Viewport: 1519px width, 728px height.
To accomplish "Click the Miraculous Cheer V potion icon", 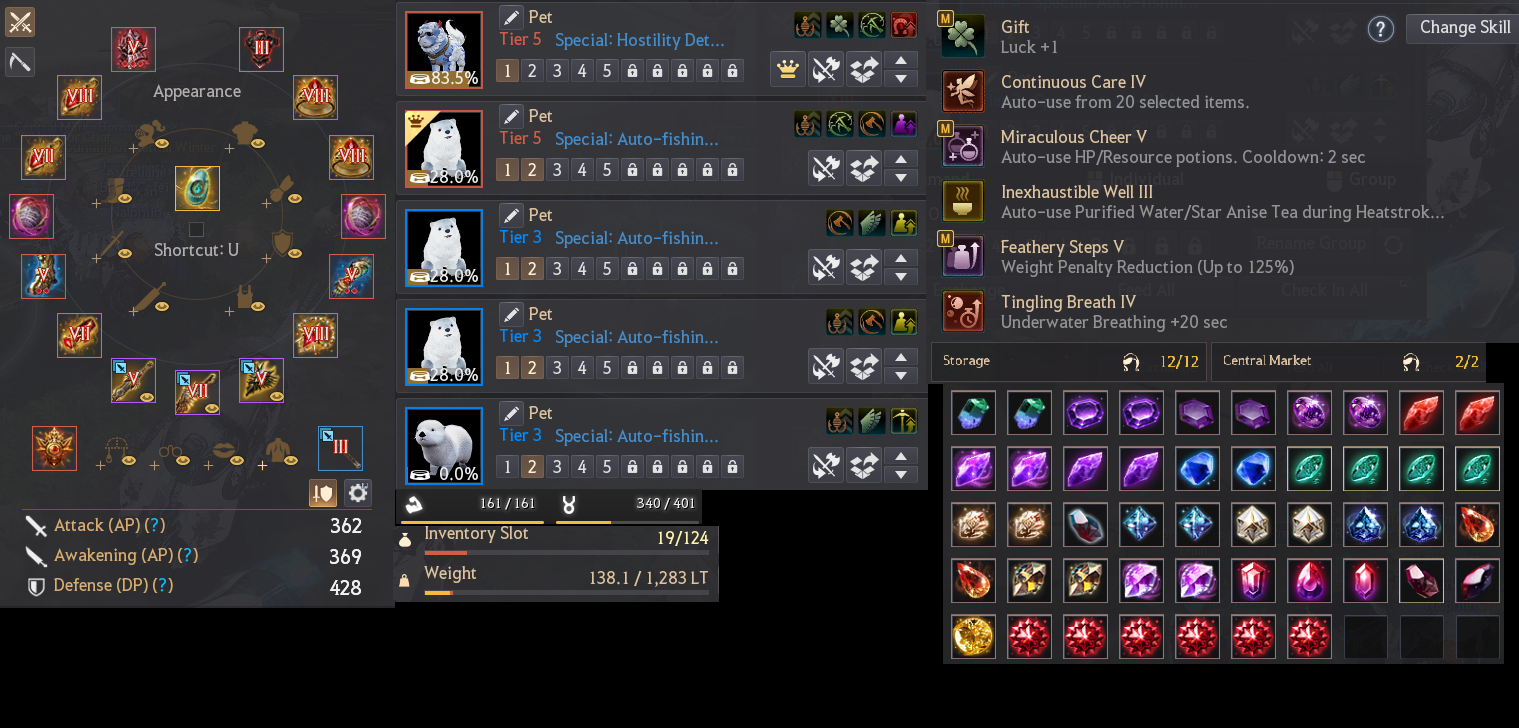I will coord(962,145).
